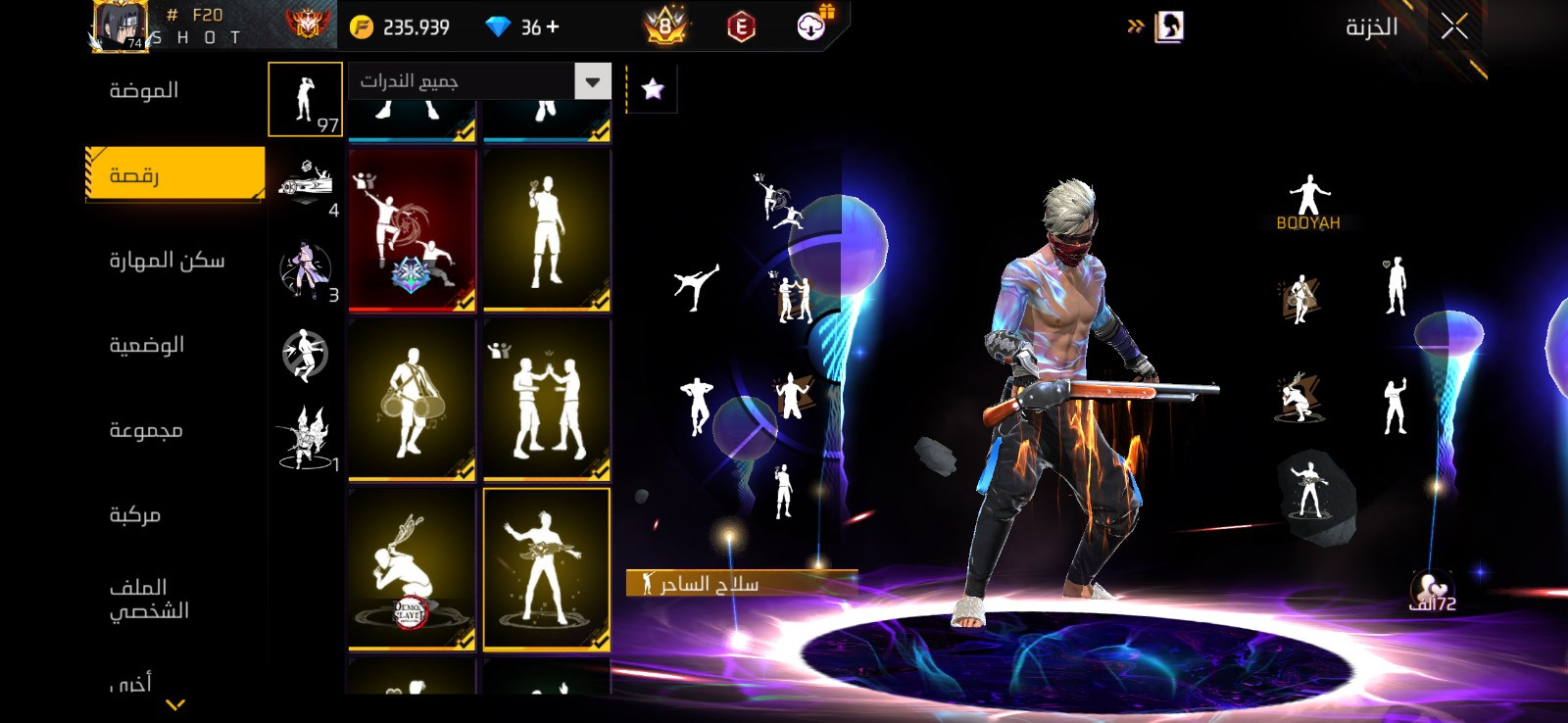The height and width of the screenshot is (723, 1568).
Task: Go to the مجموعة (collection) tab
Action: (x=146, y=430)
